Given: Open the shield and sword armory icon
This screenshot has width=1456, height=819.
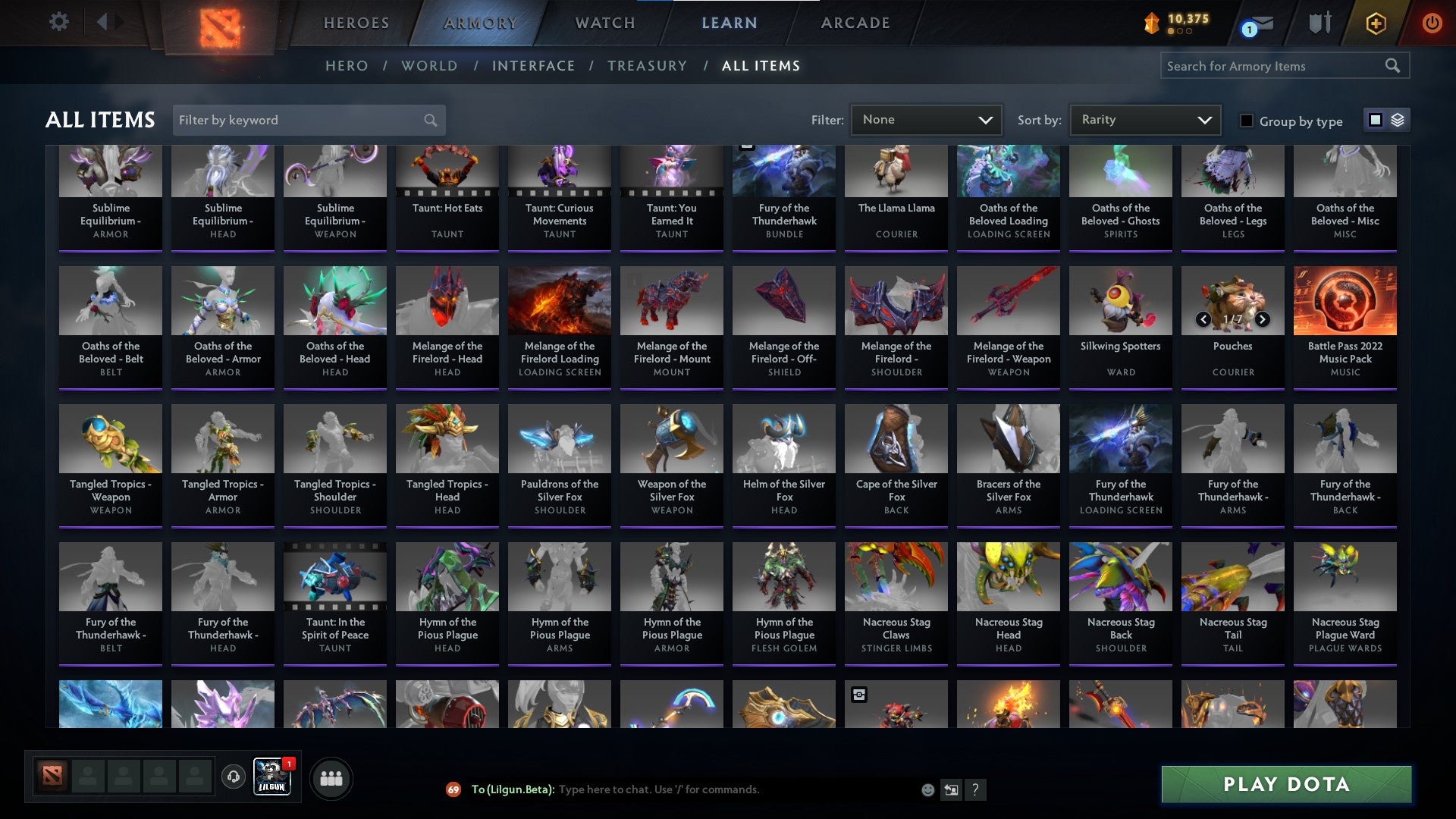Looking at the screenshot, I should point(1318,23).
